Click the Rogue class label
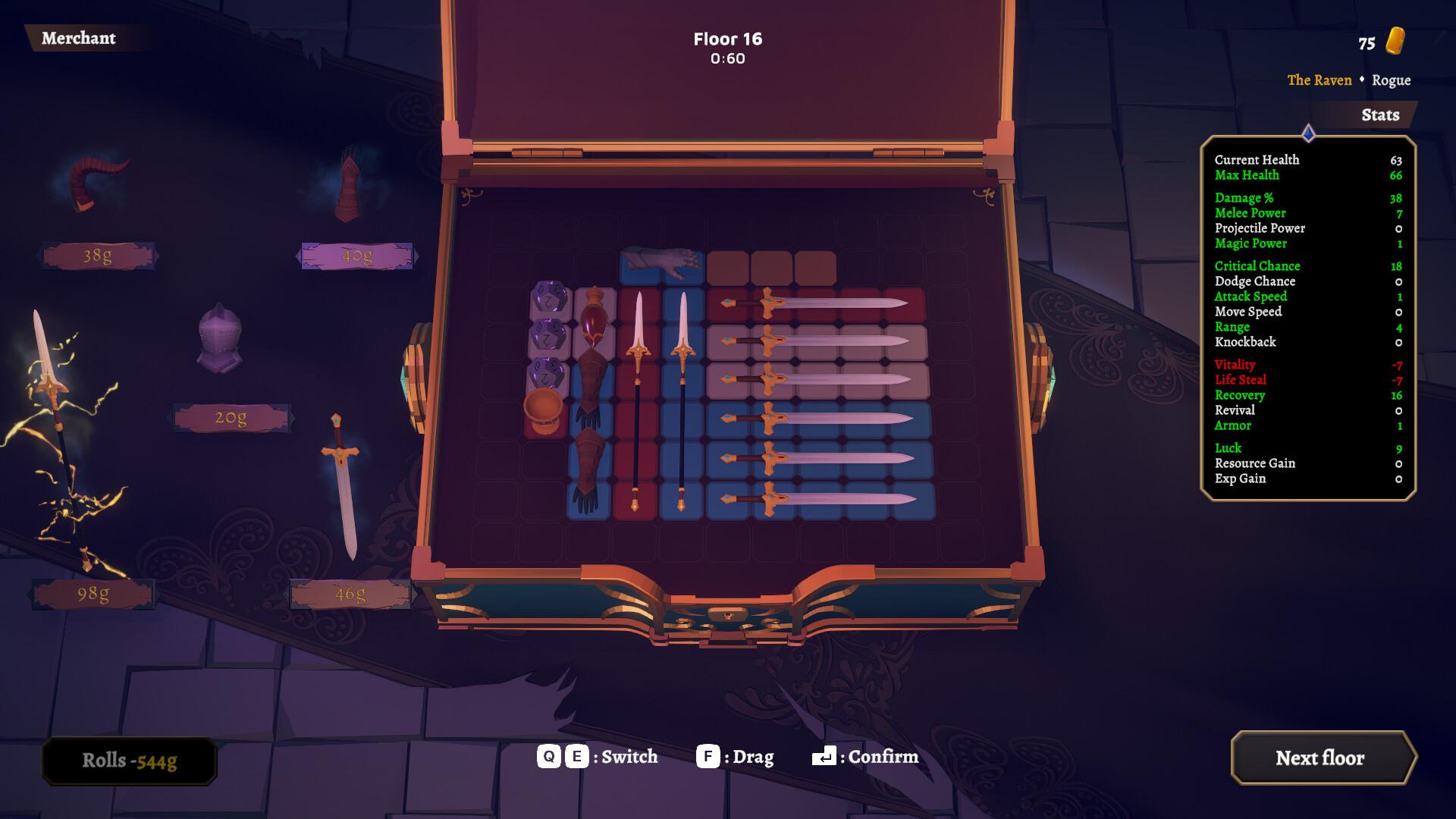Viewport: 1456px width, 819px height. [x=1393, y=80]
